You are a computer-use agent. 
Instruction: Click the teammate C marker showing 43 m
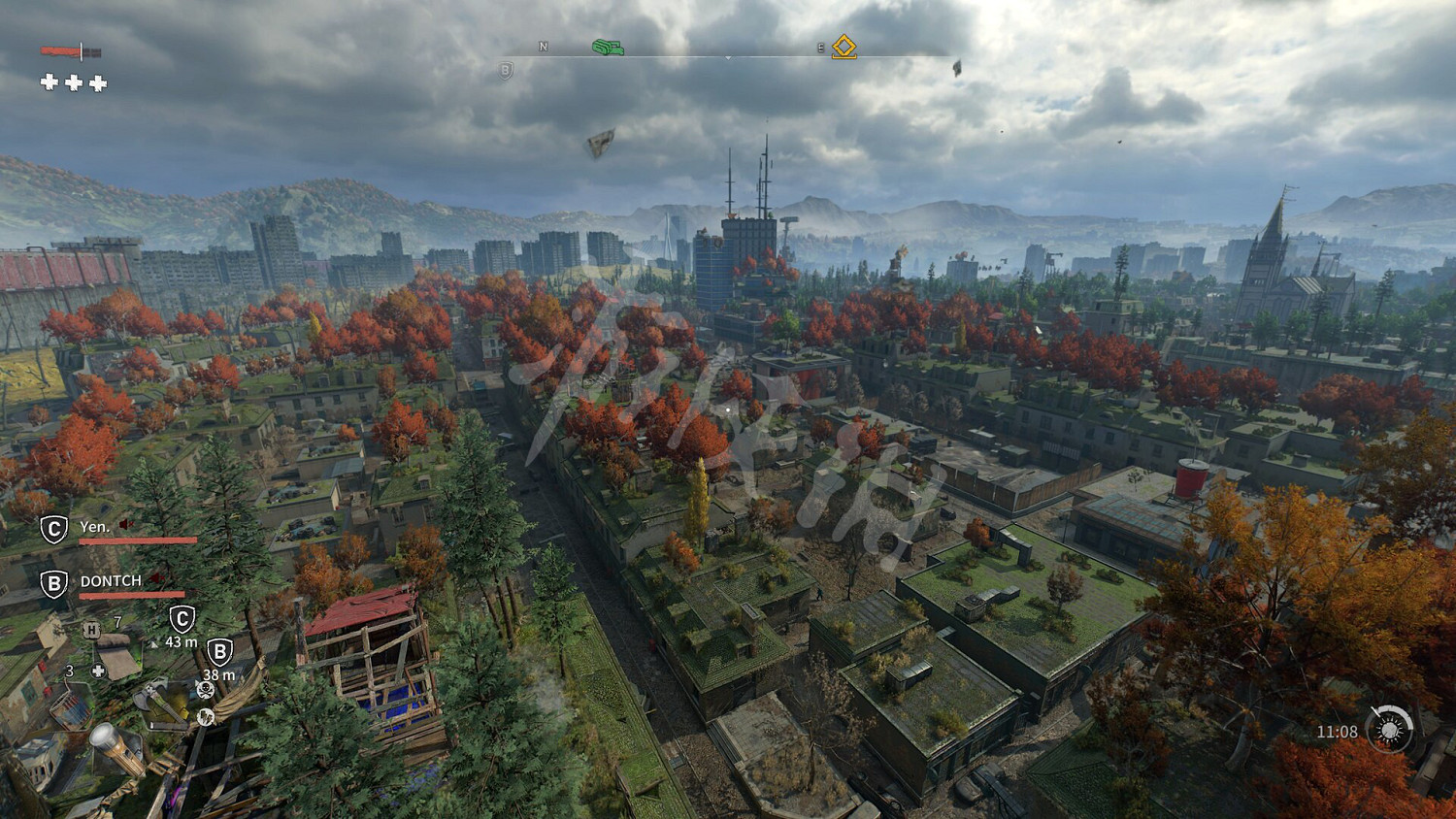tap(182, 619)
